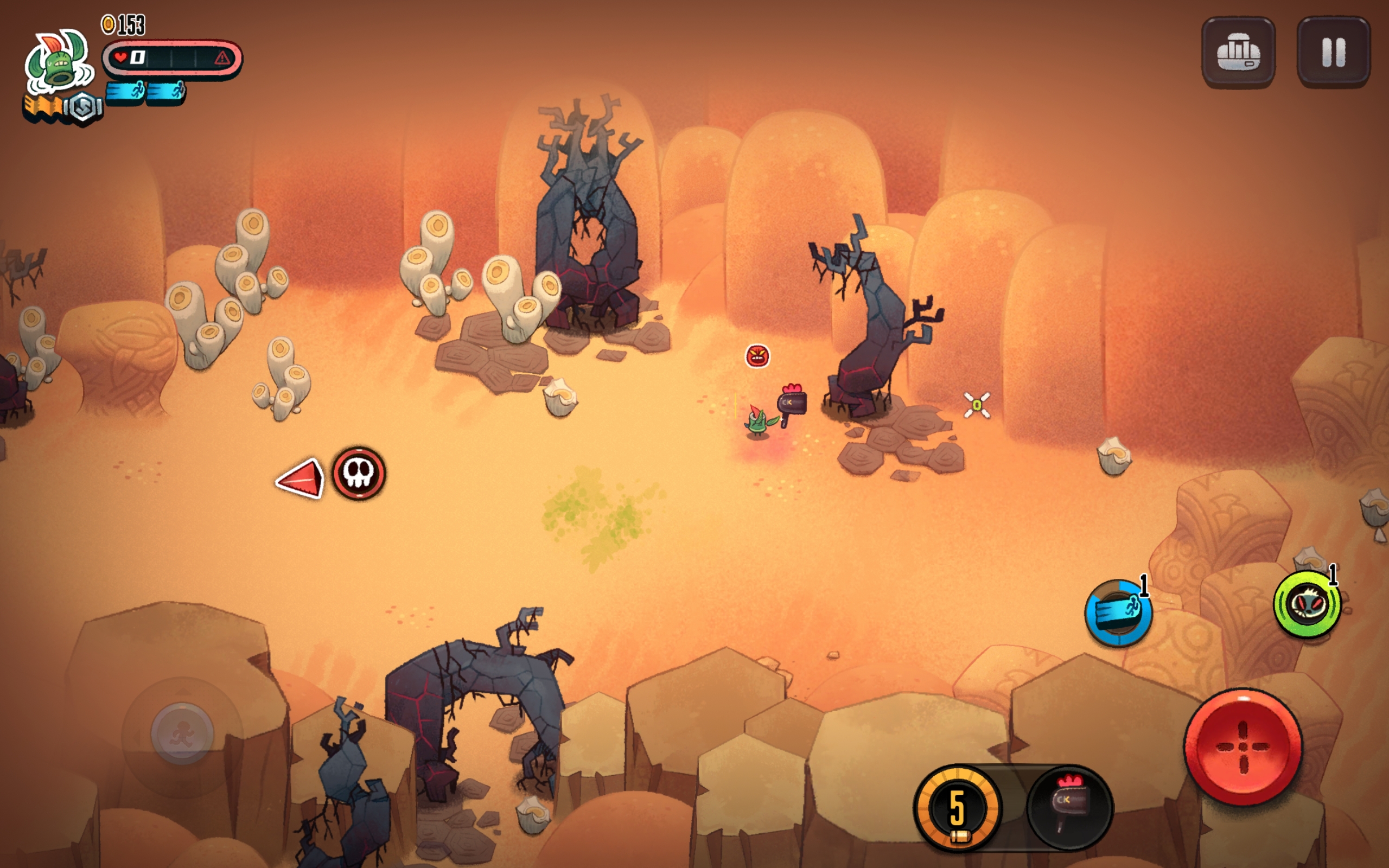1389x868 pixels.
Task: Pause the game
Action: (x=1333, y=52)
